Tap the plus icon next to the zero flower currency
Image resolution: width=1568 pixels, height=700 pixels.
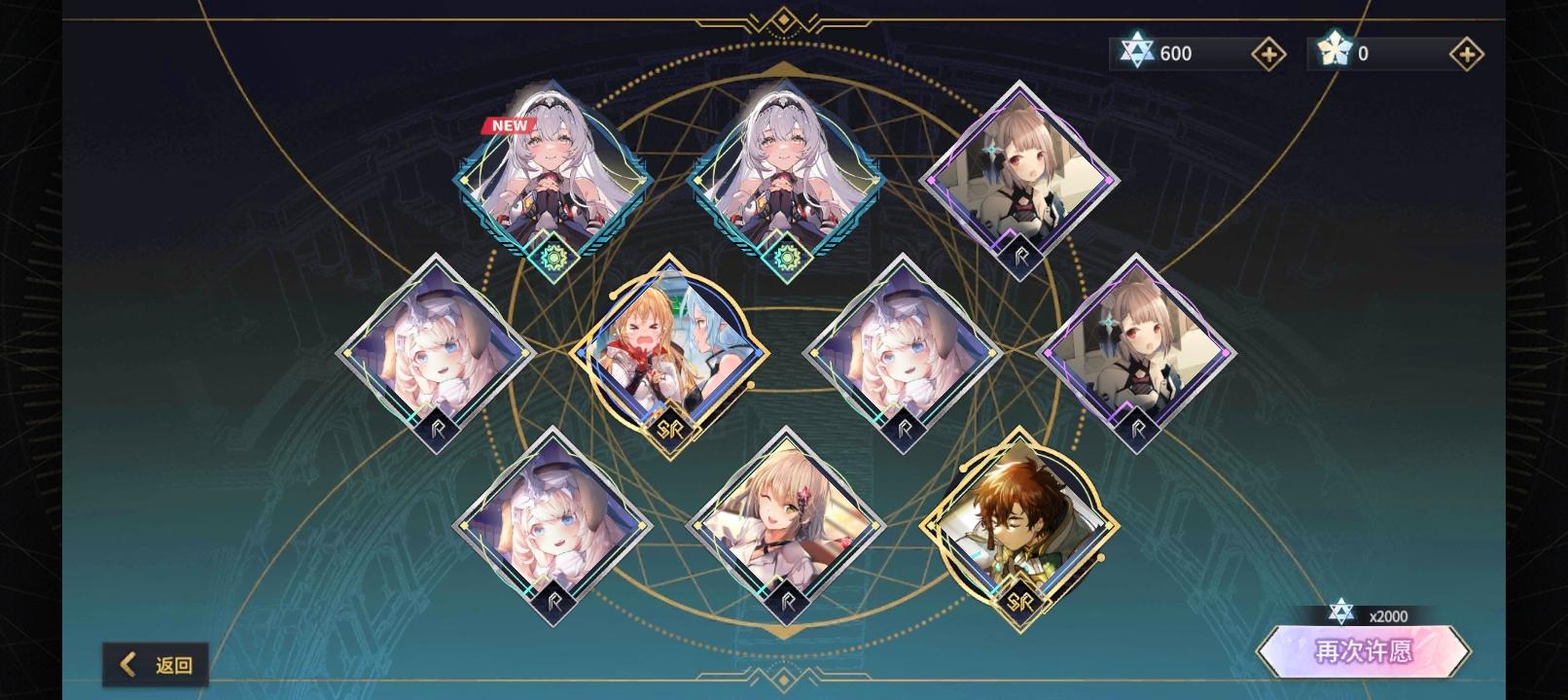point(1465,53)
